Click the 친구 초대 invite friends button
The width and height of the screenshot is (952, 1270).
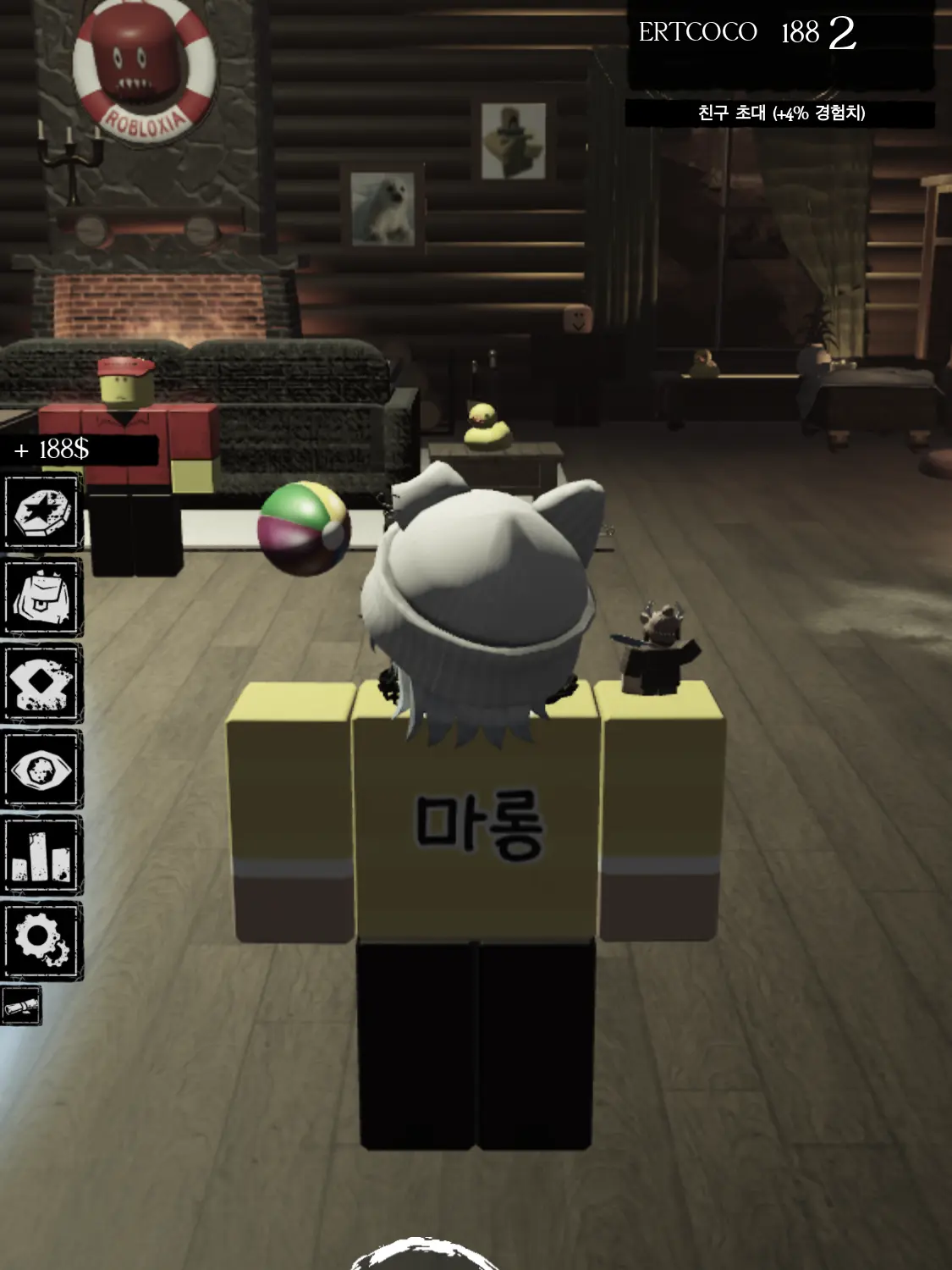click(780, 113)
